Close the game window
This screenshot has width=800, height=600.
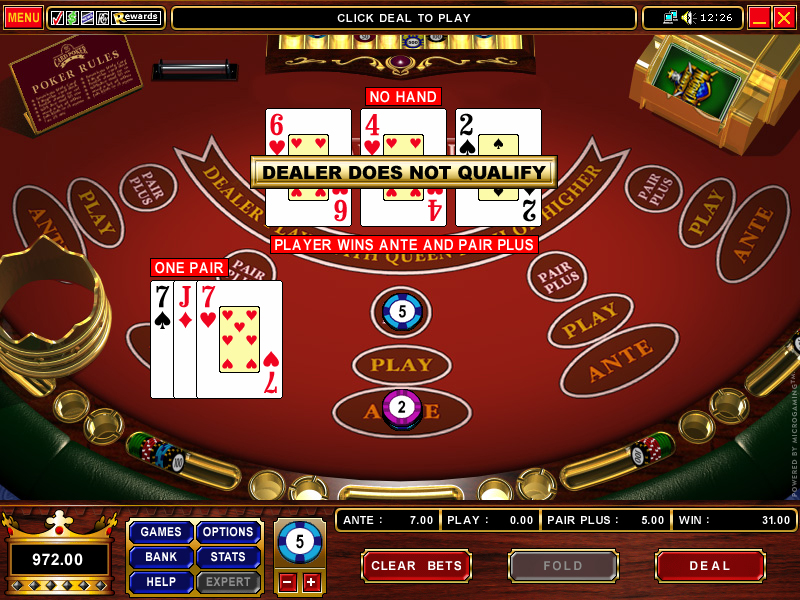[784, 18]
